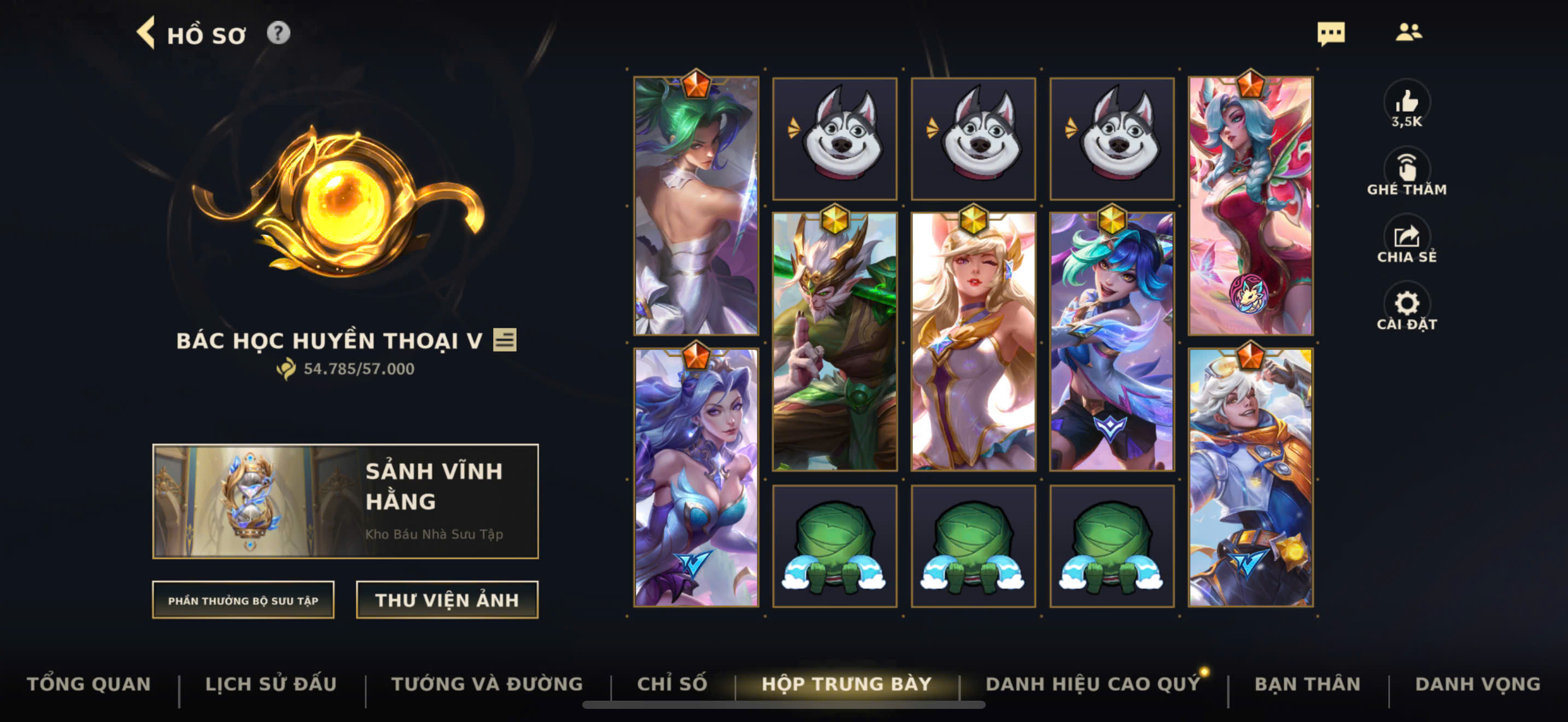Viewport: 1568px width, 722px height.
Task: Switch to Tướng Và Đường tab
Action: coord(487,684)
